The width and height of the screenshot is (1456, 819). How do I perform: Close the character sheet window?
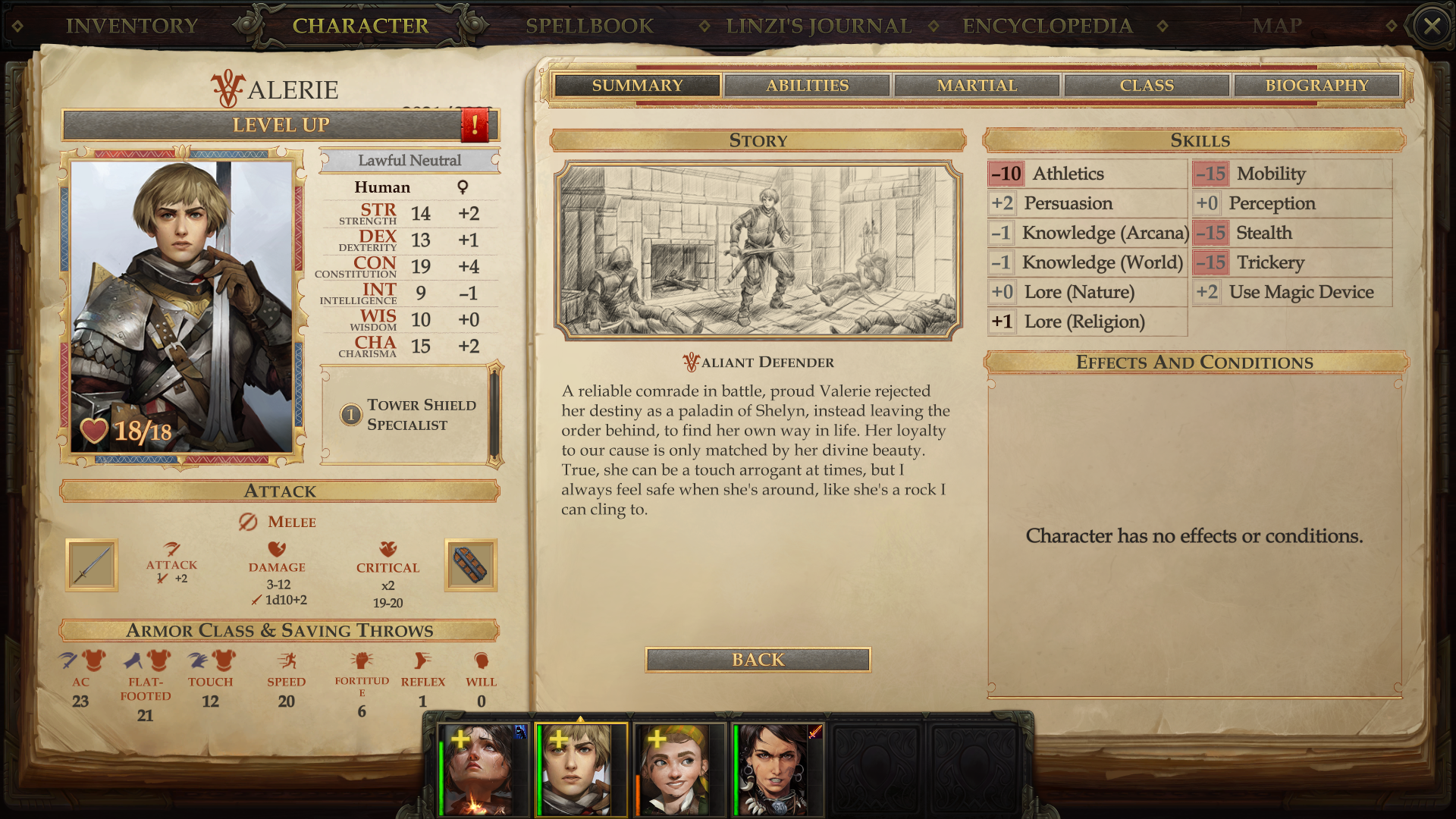[x=1432, y=27]
